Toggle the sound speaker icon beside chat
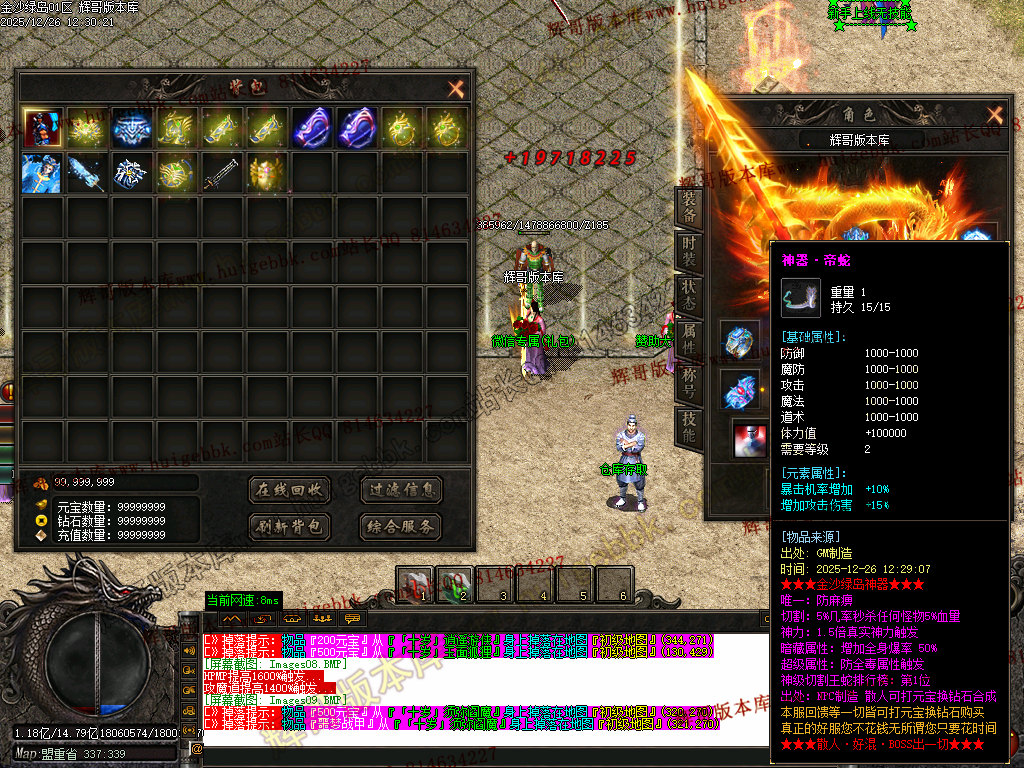The height and width of the screenshot is (768, 1024). (188, 650)
